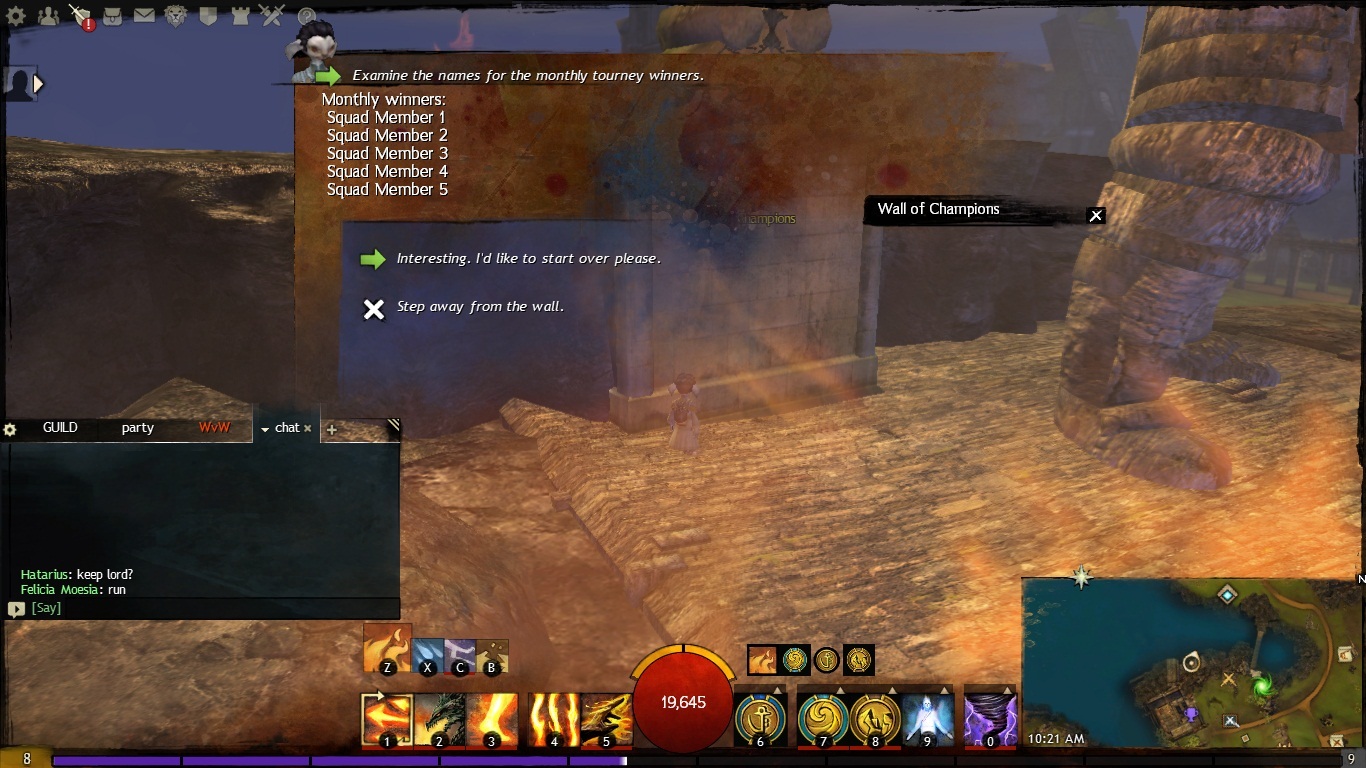1366x768 pixels.
Task: Switch to water attunement icon
Action: (428, 655)
